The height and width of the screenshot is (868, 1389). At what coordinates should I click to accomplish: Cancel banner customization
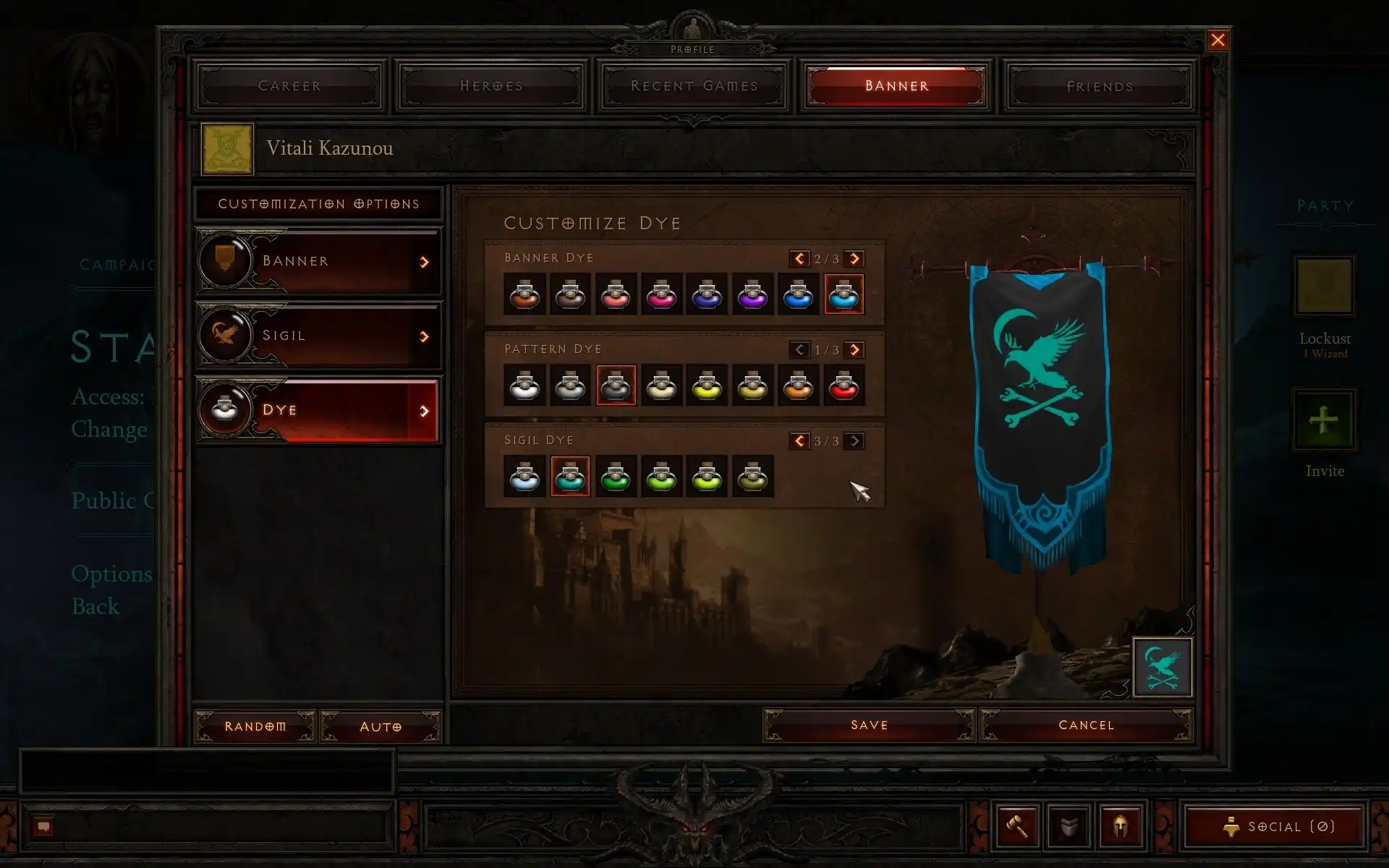point(1086,725)
